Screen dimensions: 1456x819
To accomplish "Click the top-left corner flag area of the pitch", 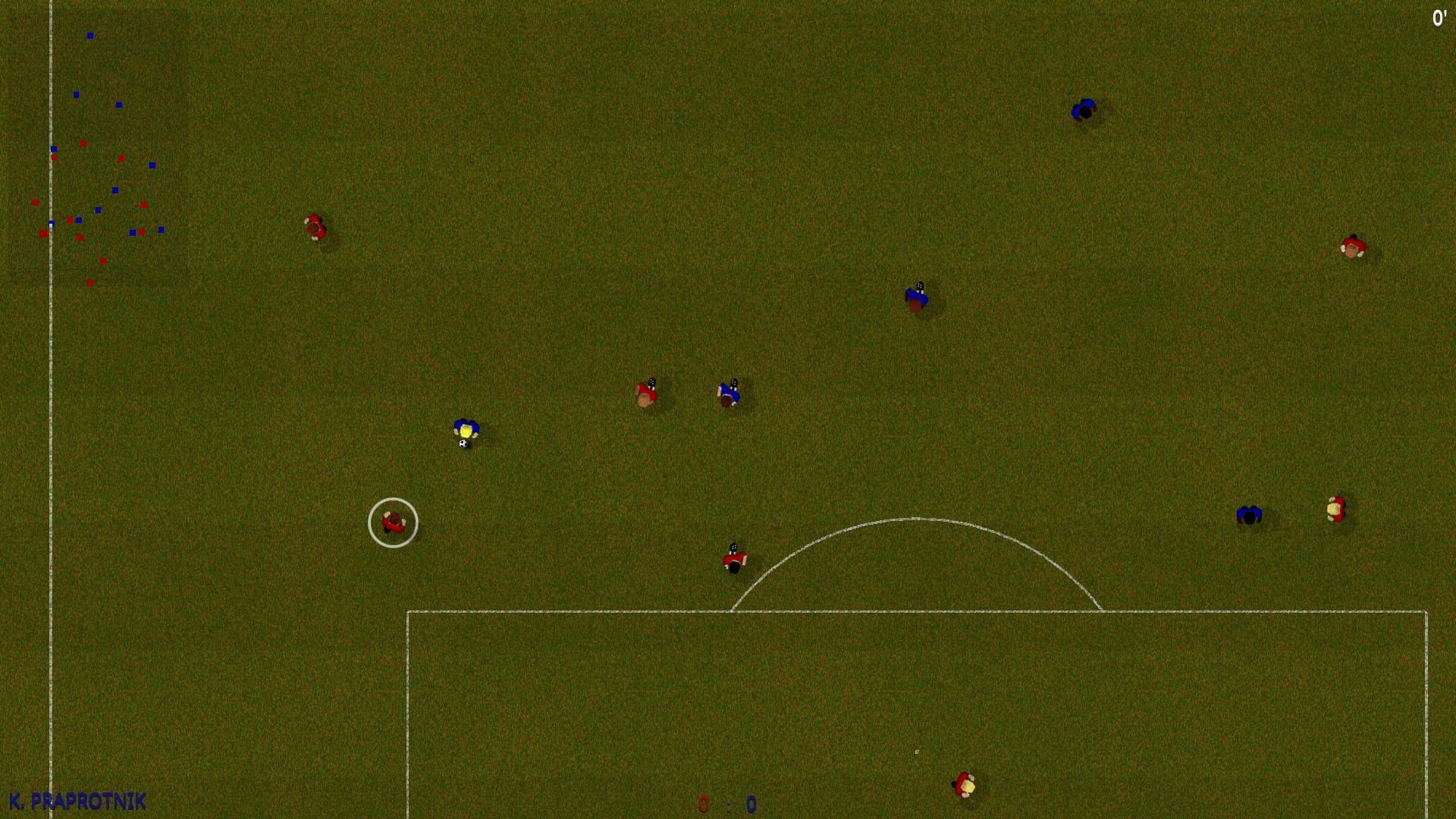I will tap(50, 8).
